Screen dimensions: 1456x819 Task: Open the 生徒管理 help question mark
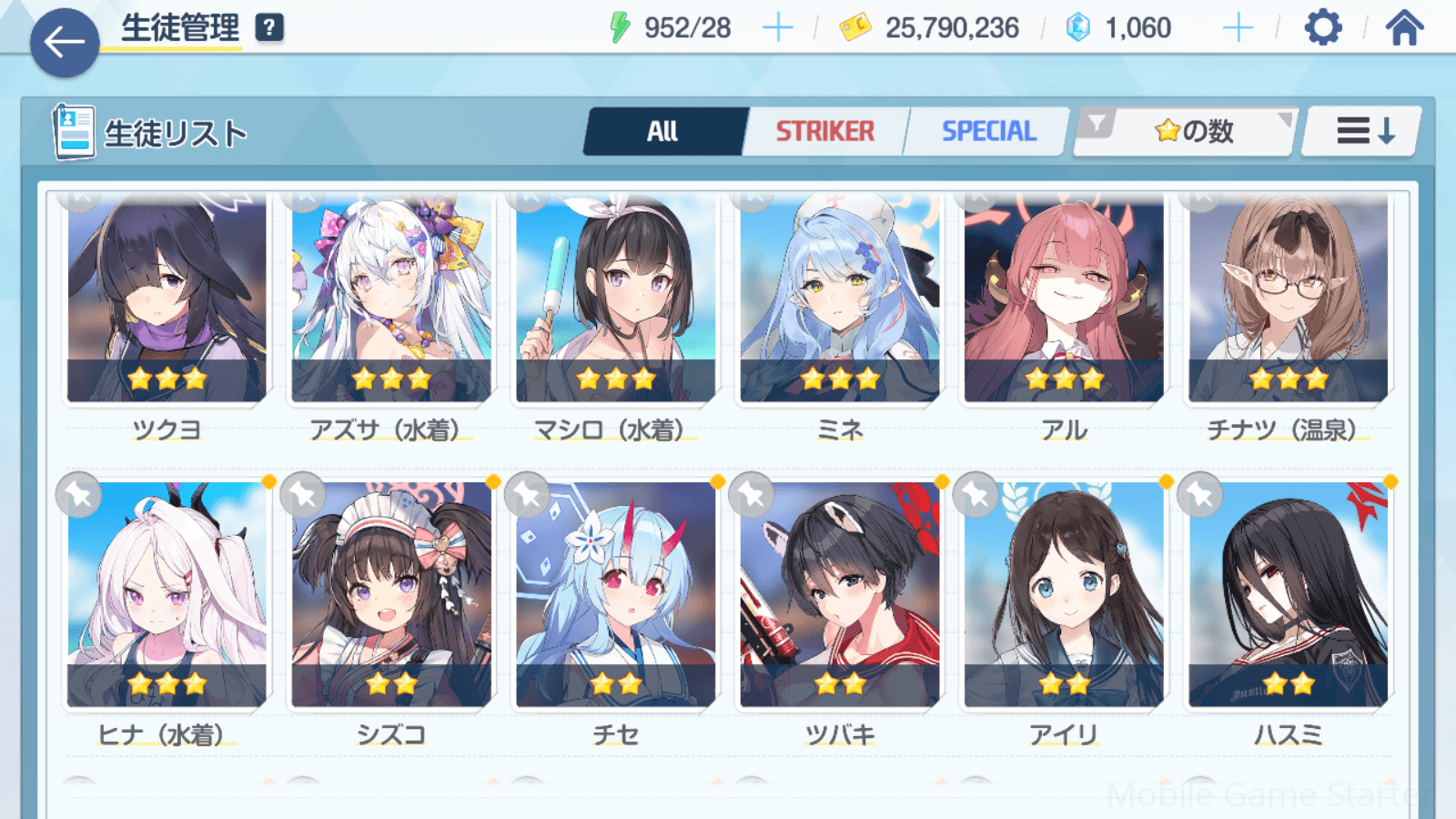268,28
